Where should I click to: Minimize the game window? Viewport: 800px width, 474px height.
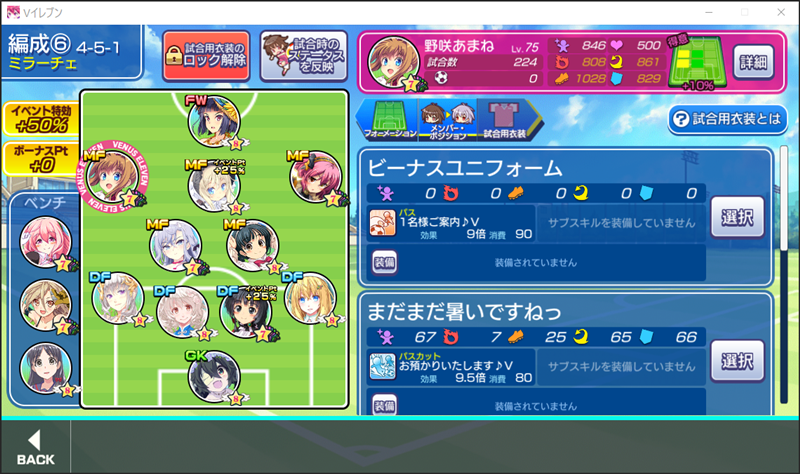click(711, 11)
